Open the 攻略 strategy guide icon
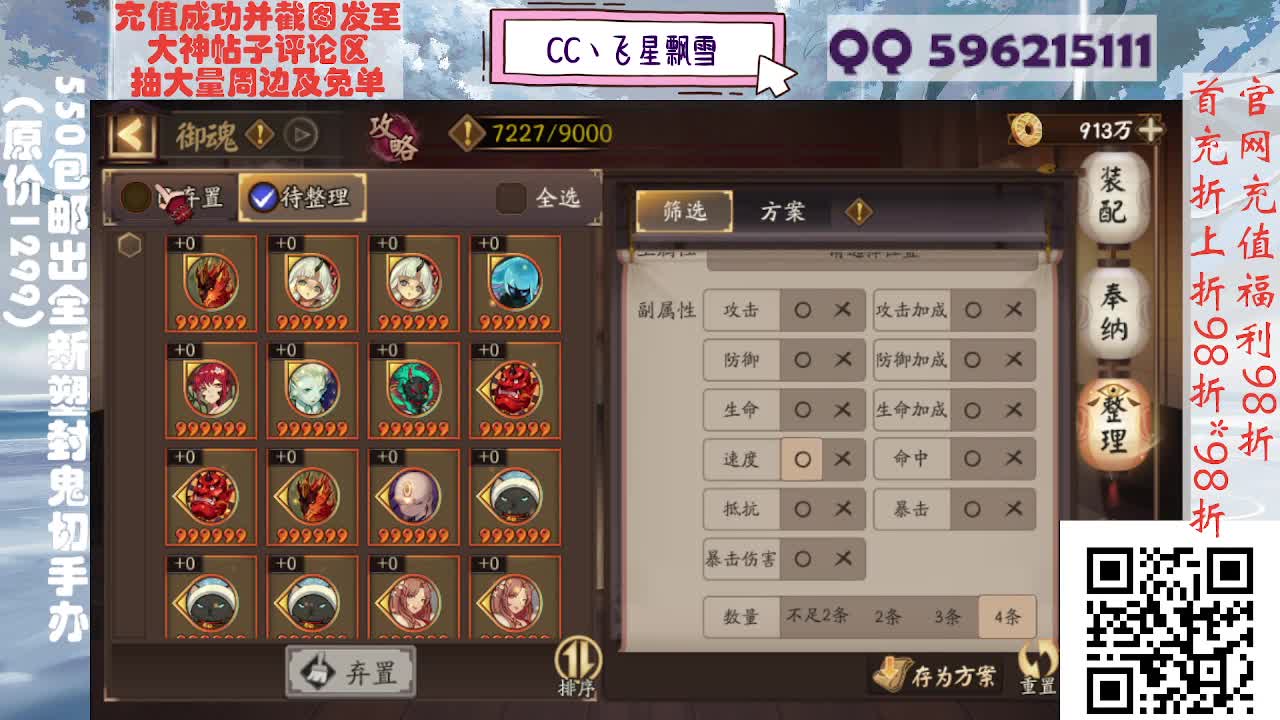Image resolution: width=1280 pixels, height=720 pixels. point(393,135)
